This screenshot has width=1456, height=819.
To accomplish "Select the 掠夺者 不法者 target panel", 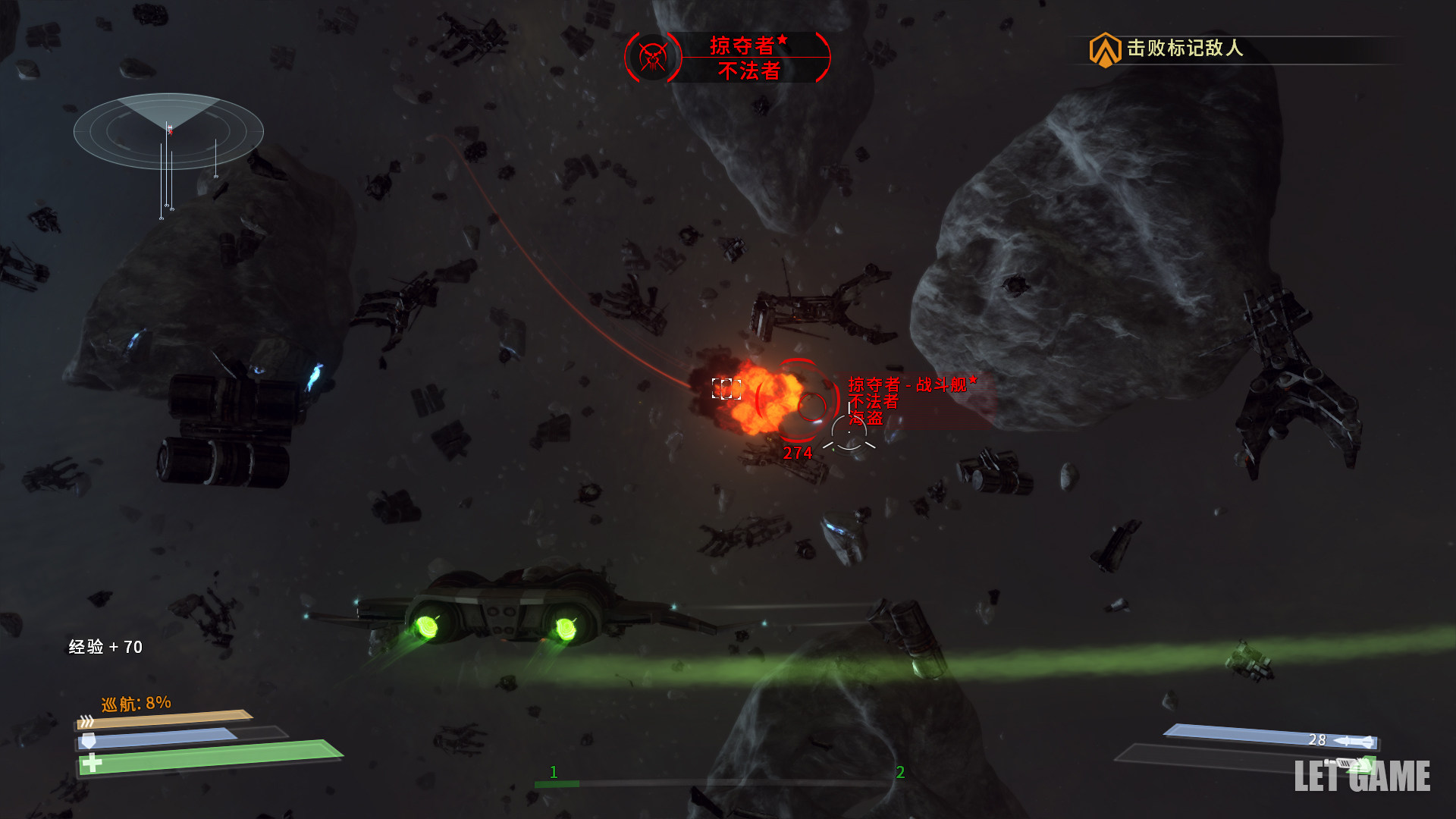I will click(748, 58).
